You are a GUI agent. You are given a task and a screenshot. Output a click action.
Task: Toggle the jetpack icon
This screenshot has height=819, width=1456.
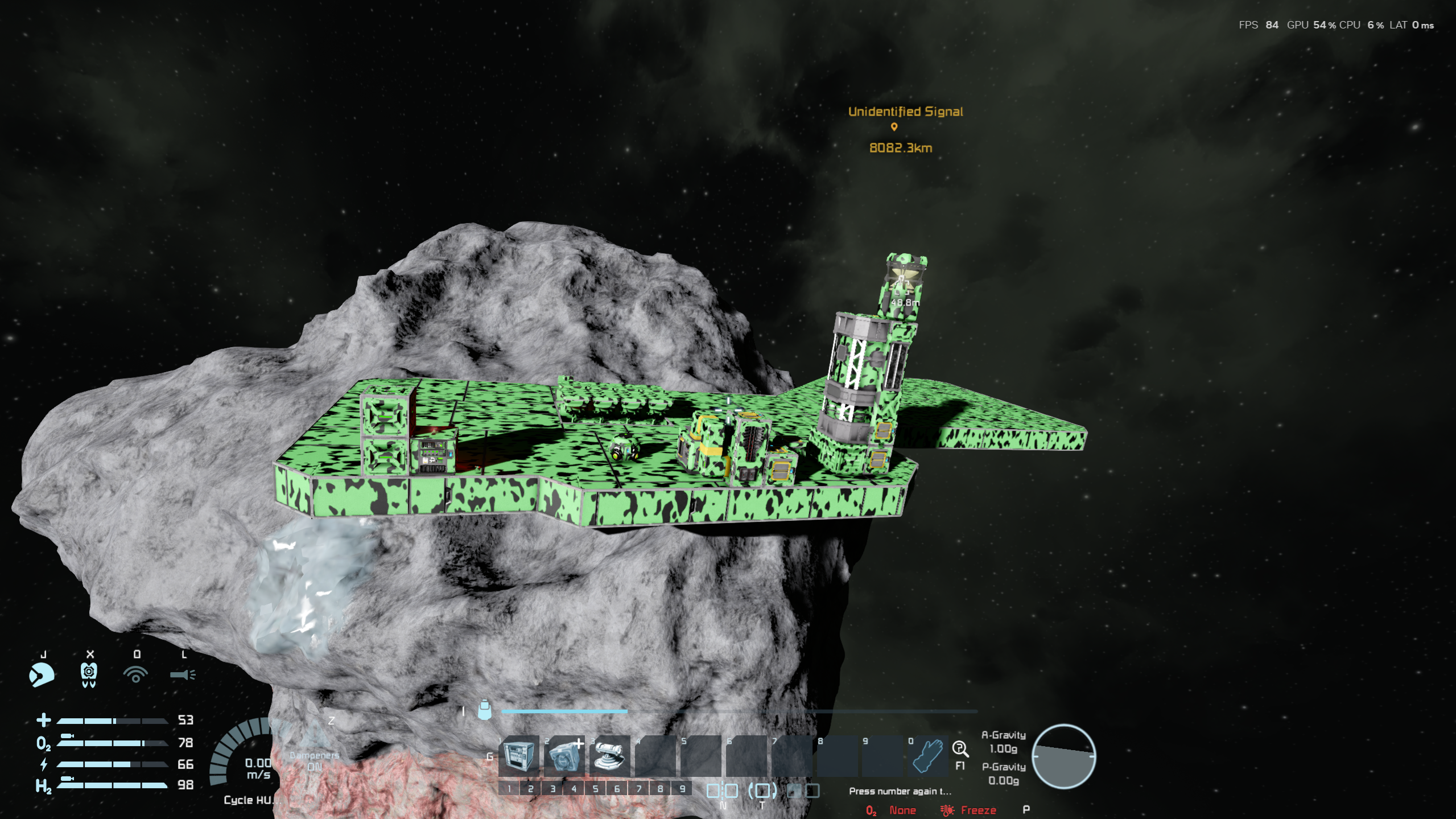89,674
